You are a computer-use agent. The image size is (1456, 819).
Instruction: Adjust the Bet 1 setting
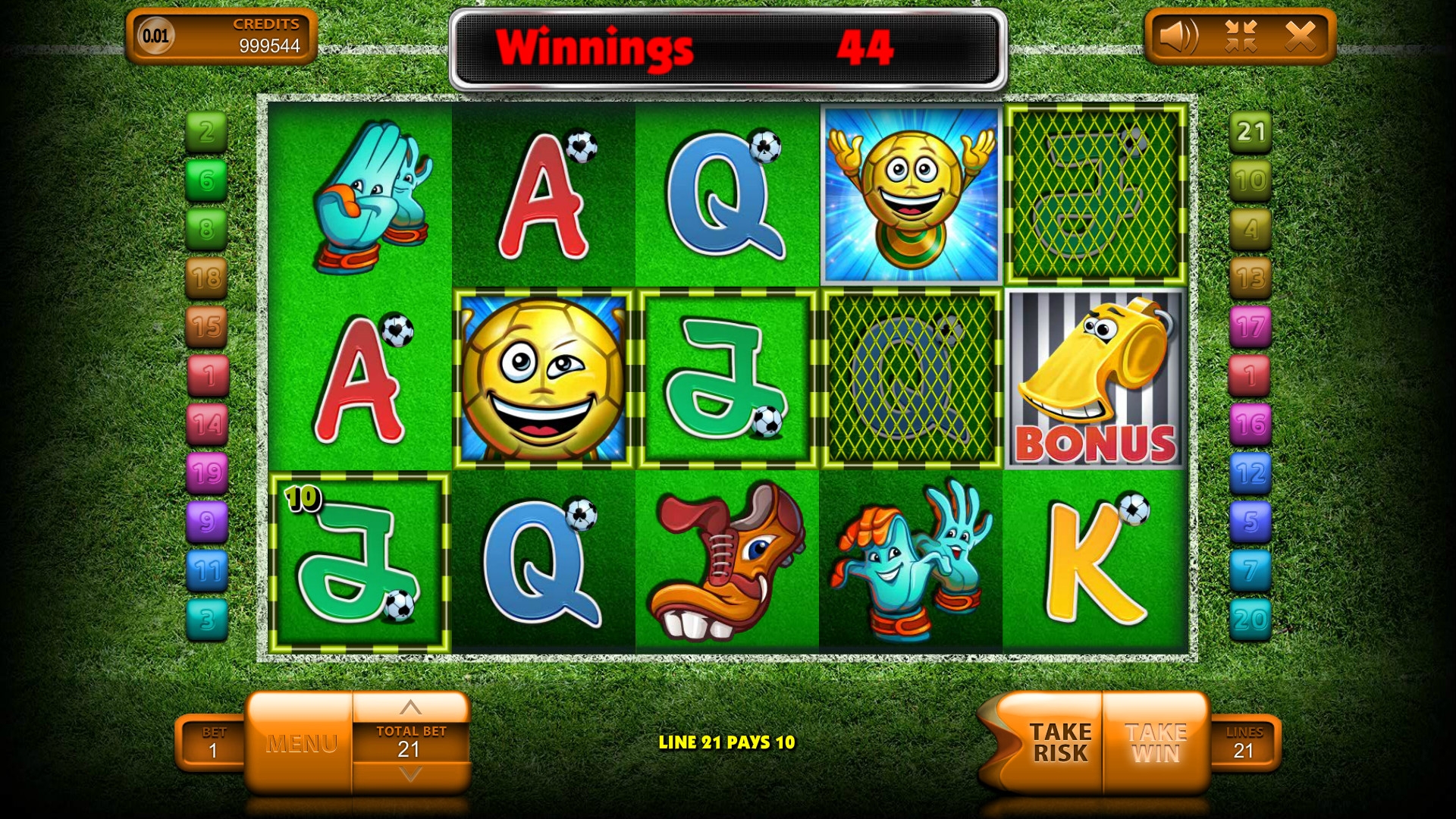coord(213,743)
